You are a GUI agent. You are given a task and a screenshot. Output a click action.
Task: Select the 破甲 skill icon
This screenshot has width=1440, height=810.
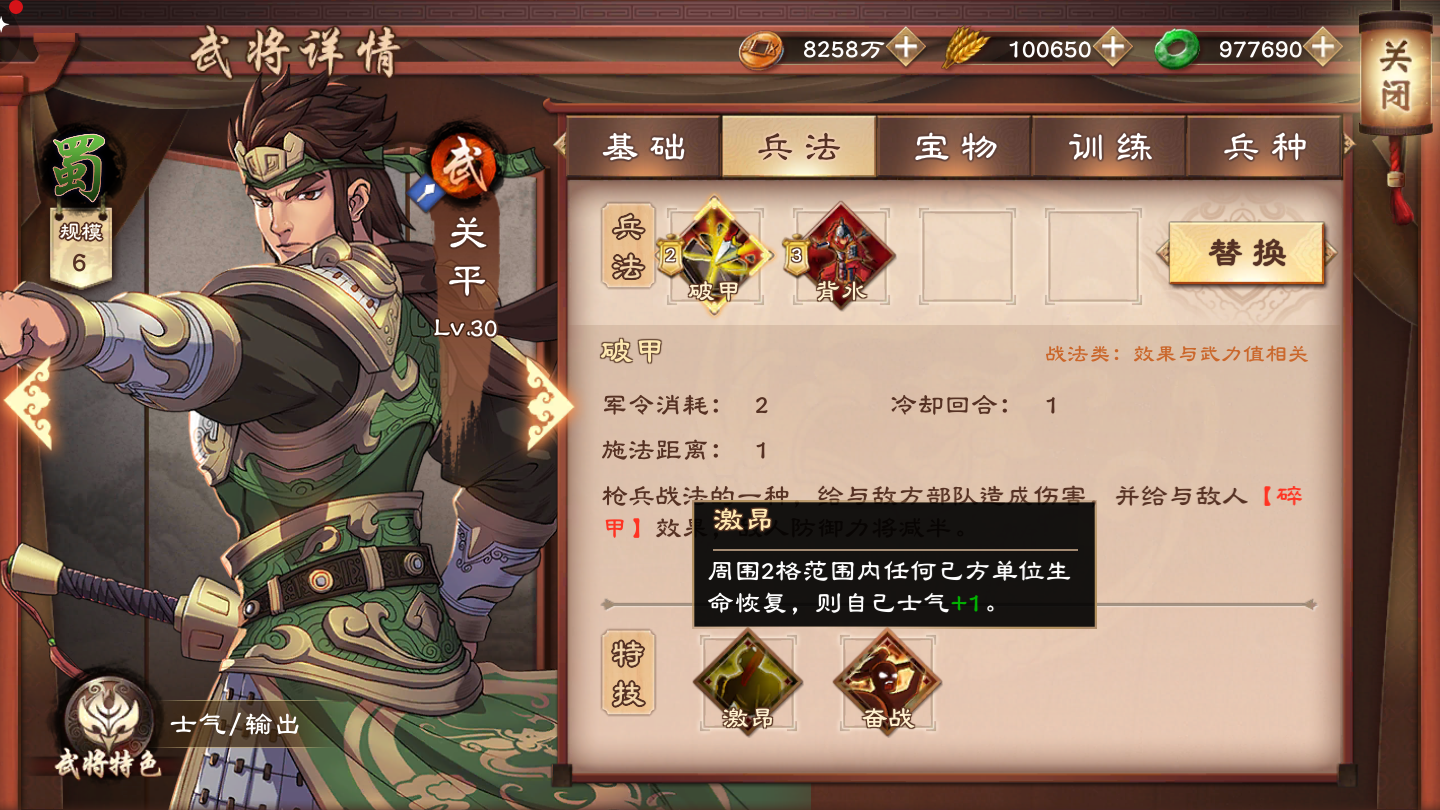point(714,255)
